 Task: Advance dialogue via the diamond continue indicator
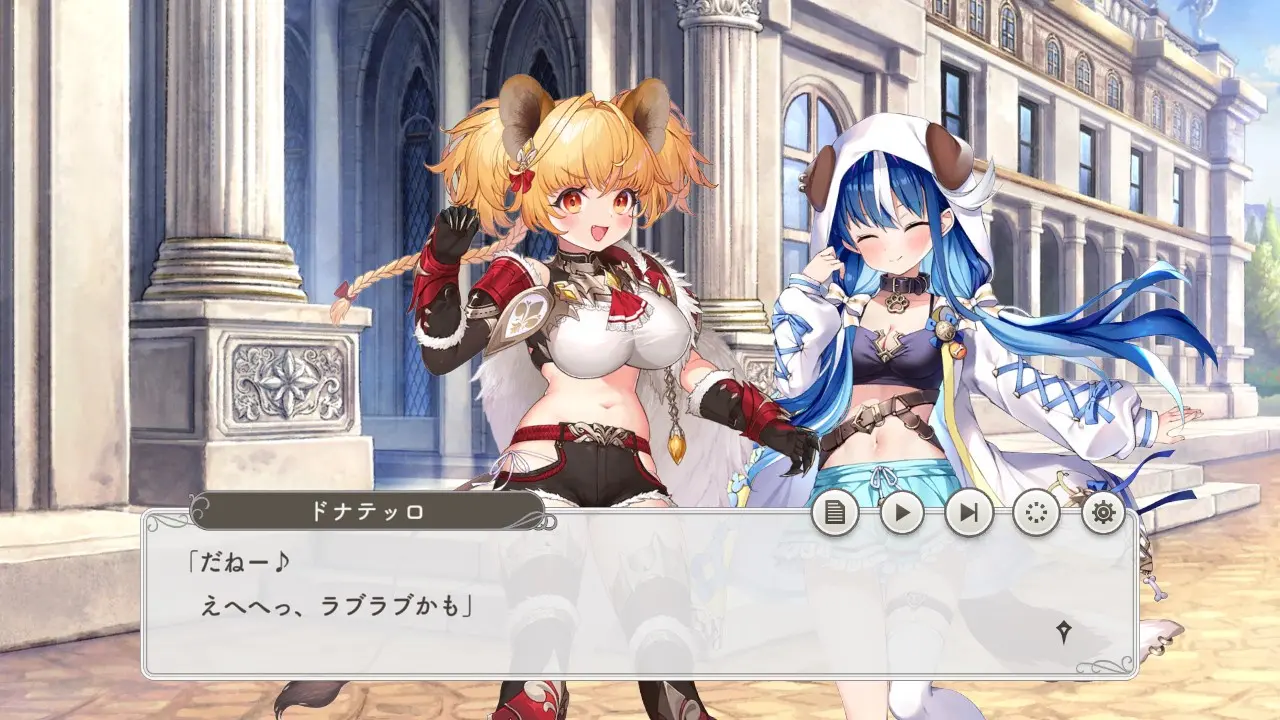1064,631
